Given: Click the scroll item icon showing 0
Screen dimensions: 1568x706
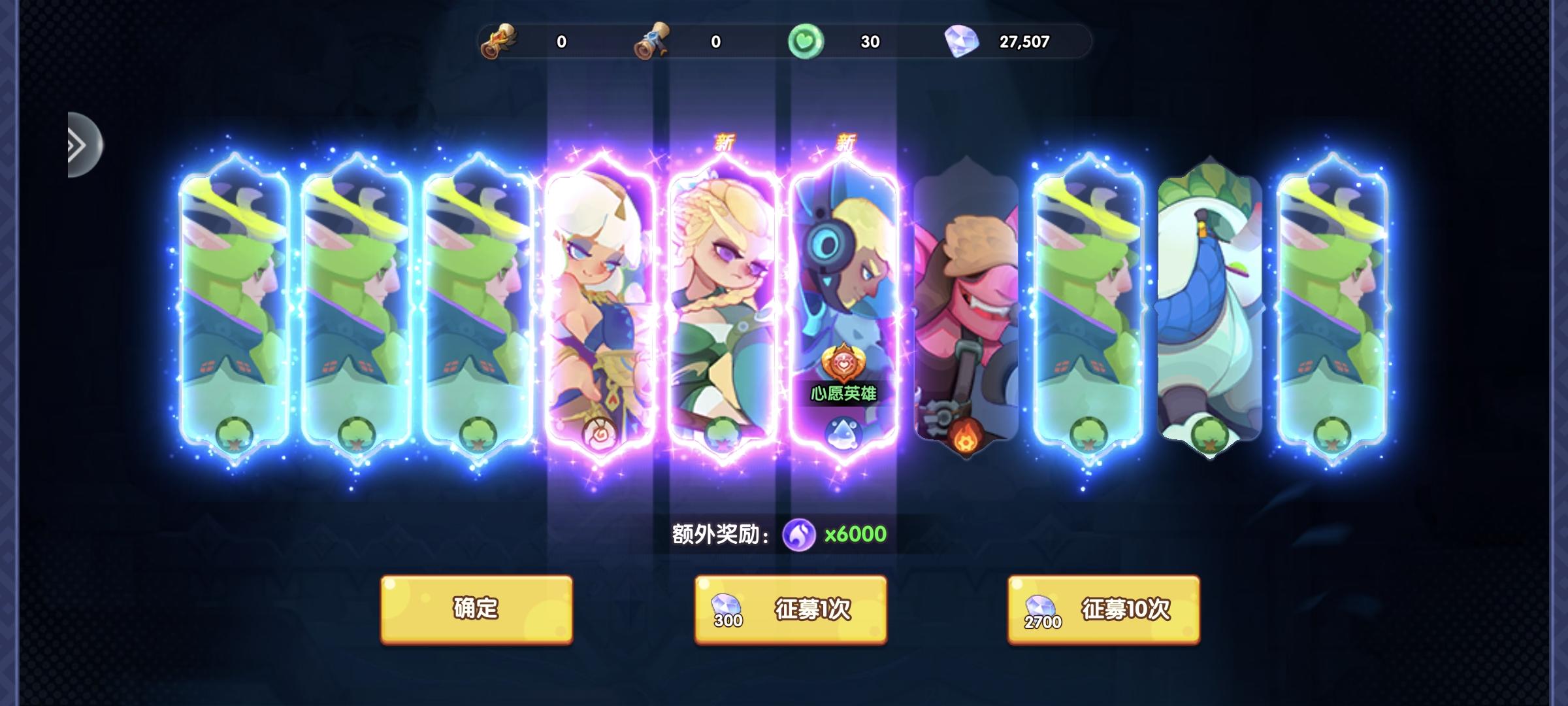Looking at the screenshot, I should point(653,41).
